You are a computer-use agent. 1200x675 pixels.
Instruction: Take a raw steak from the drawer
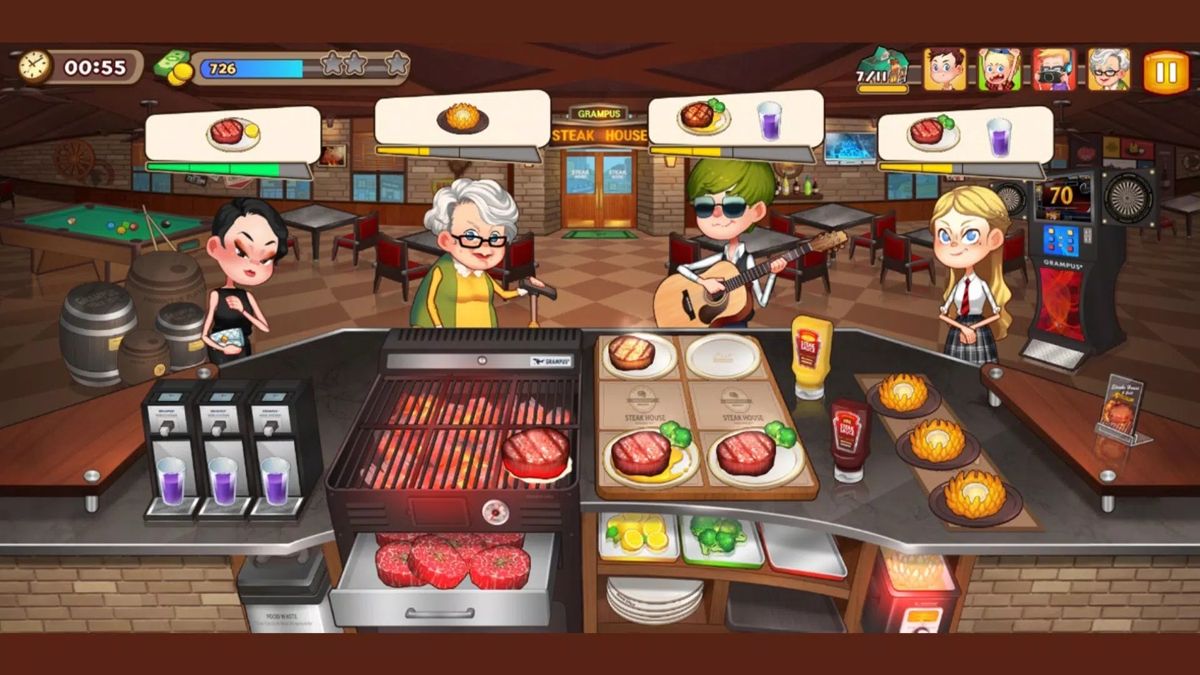pyautogui.click(x=440, y=562)
